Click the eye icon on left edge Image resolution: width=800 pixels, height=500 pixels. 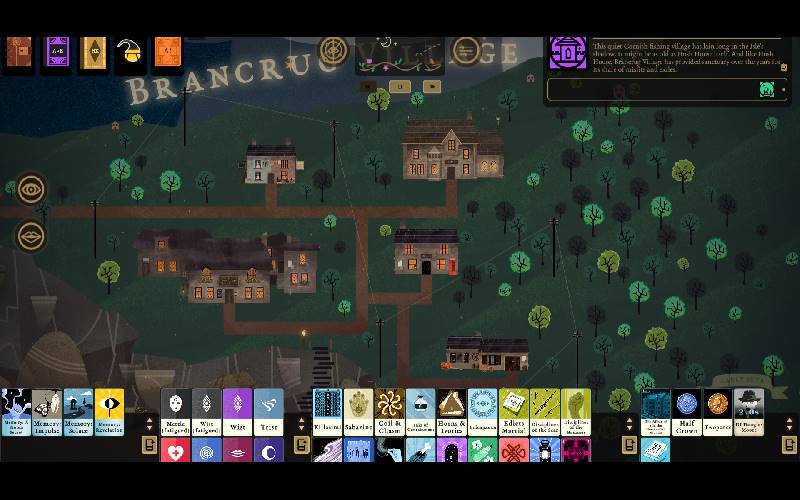pos(31,188)
